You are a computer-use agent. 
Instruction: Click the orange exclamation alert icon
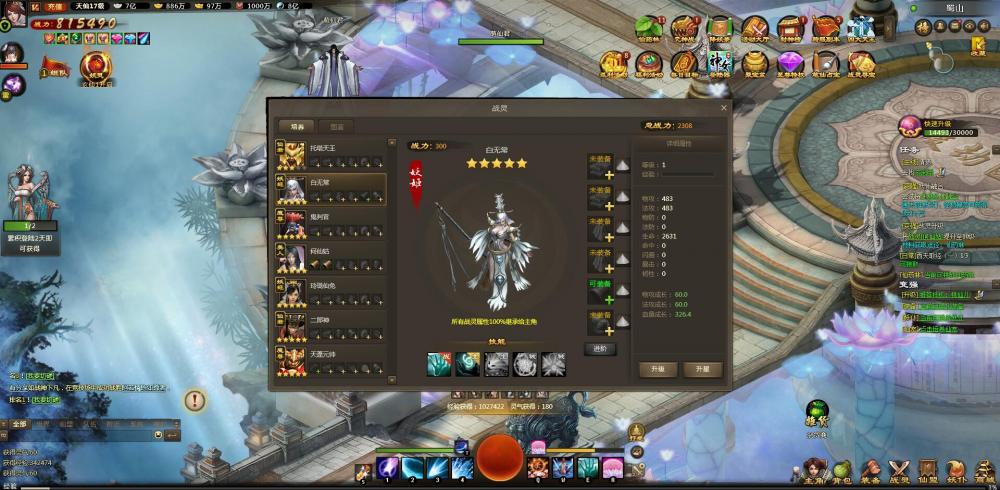(195, 400)
